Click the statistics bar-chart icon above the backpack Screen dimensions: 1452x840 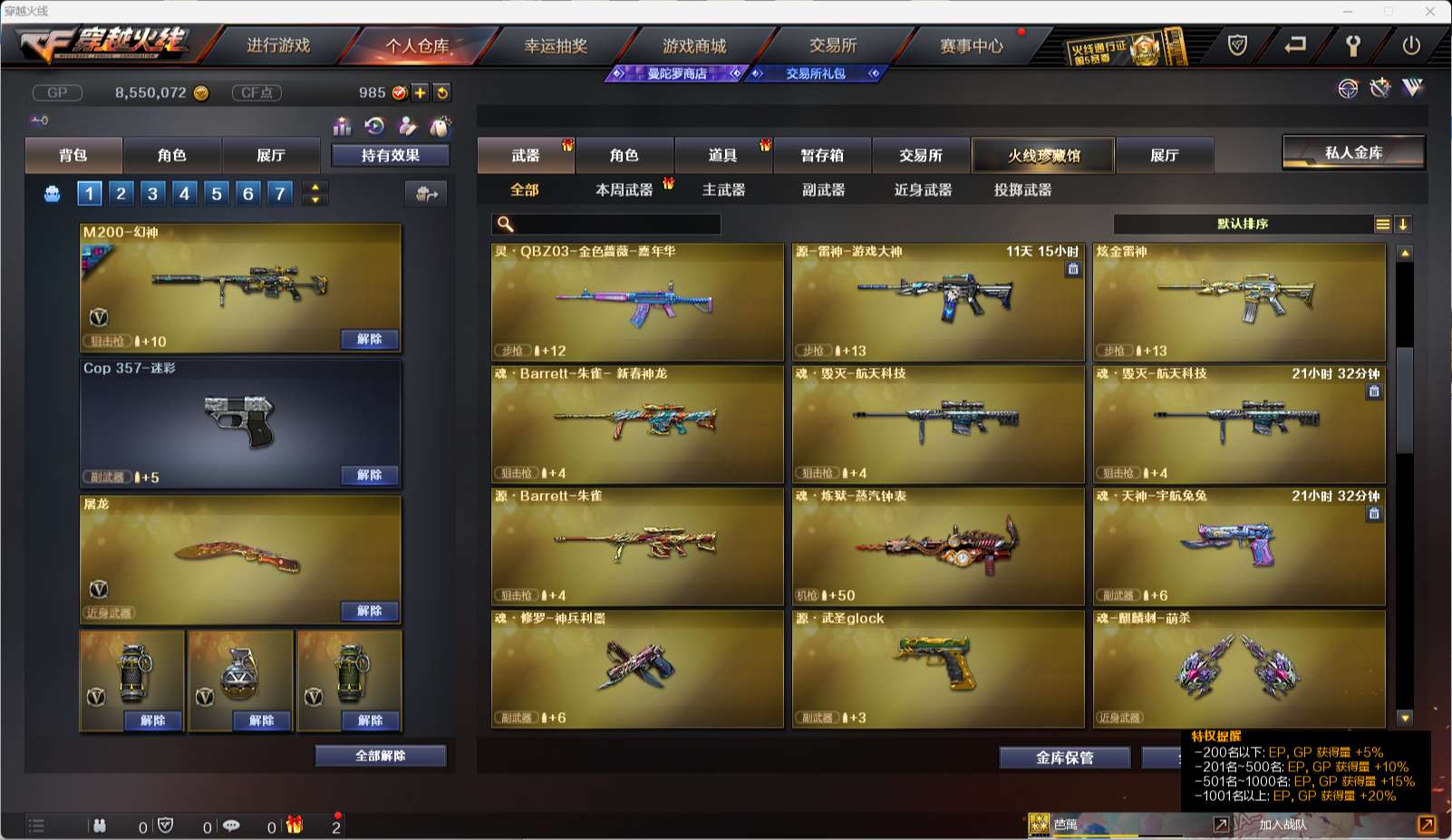(343, 126)
